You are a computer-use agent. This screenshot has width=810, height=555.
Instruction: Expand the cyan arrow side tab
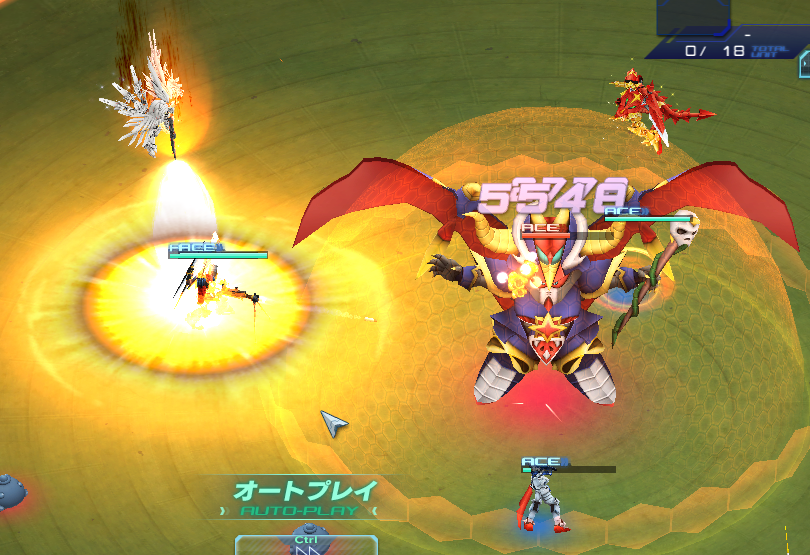coord(803,64)
